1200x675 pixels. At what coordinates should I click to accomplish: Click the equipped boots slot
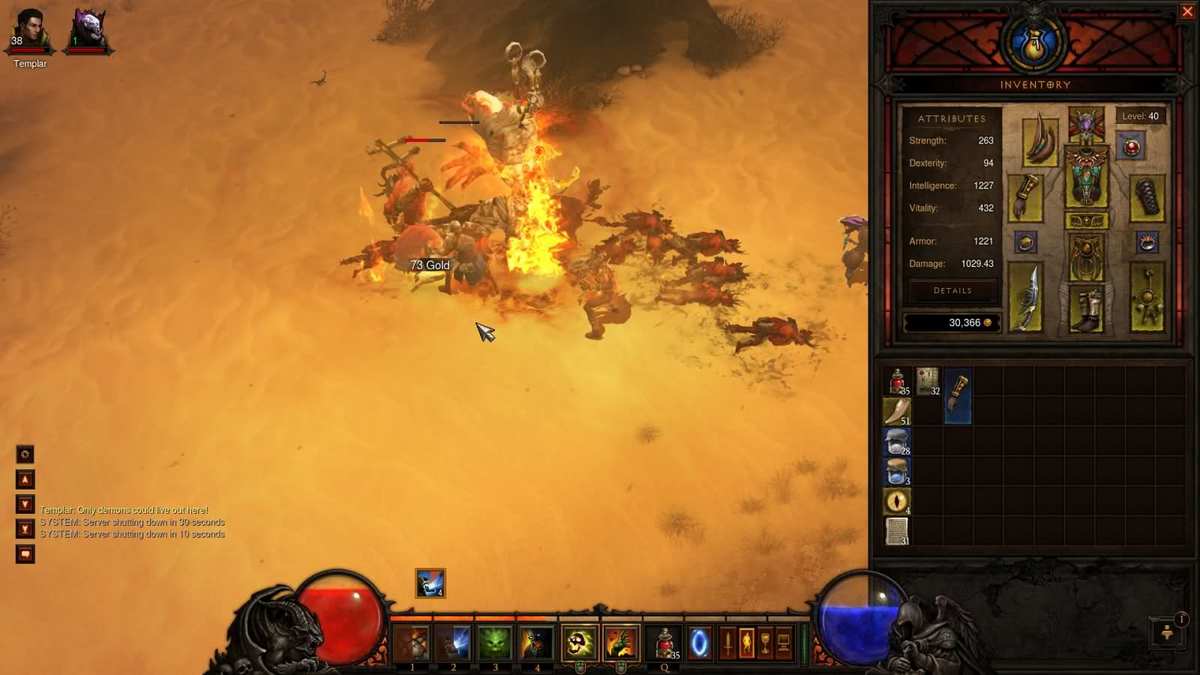[1086, 307]
